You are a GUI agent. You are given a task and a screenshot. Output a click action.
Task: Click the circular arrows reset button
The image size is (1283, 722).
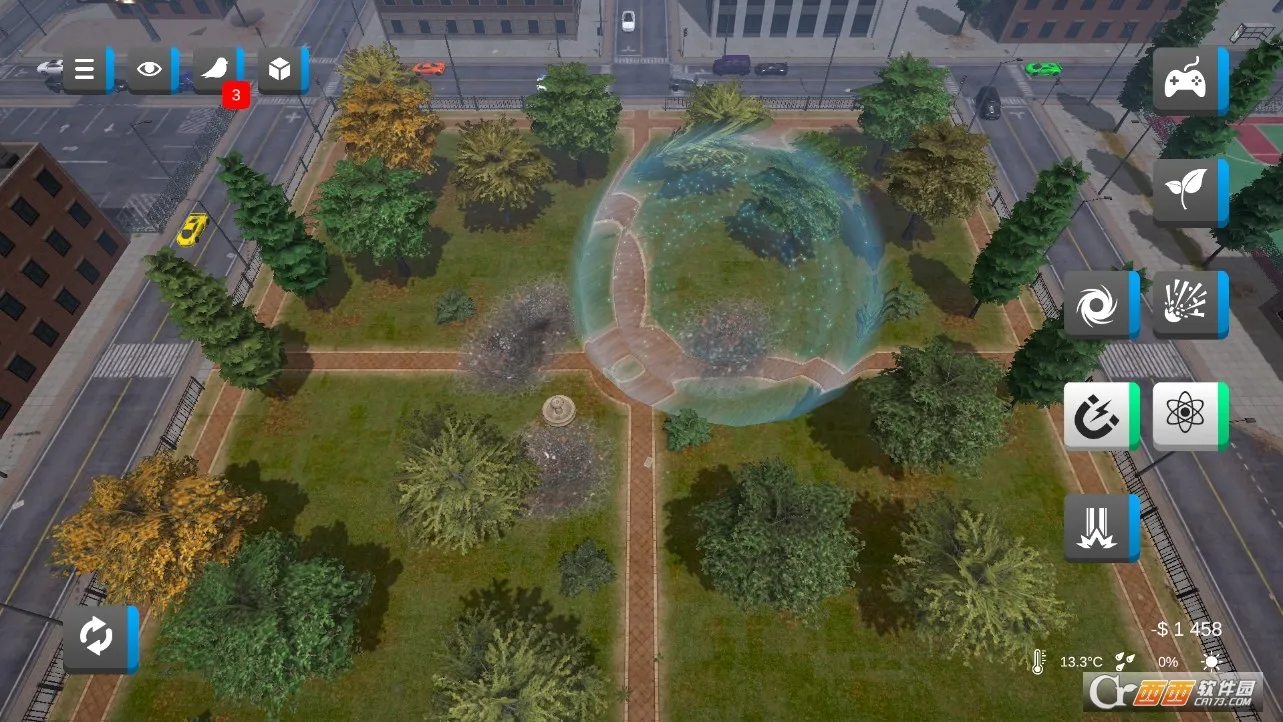tap(99, 639)
